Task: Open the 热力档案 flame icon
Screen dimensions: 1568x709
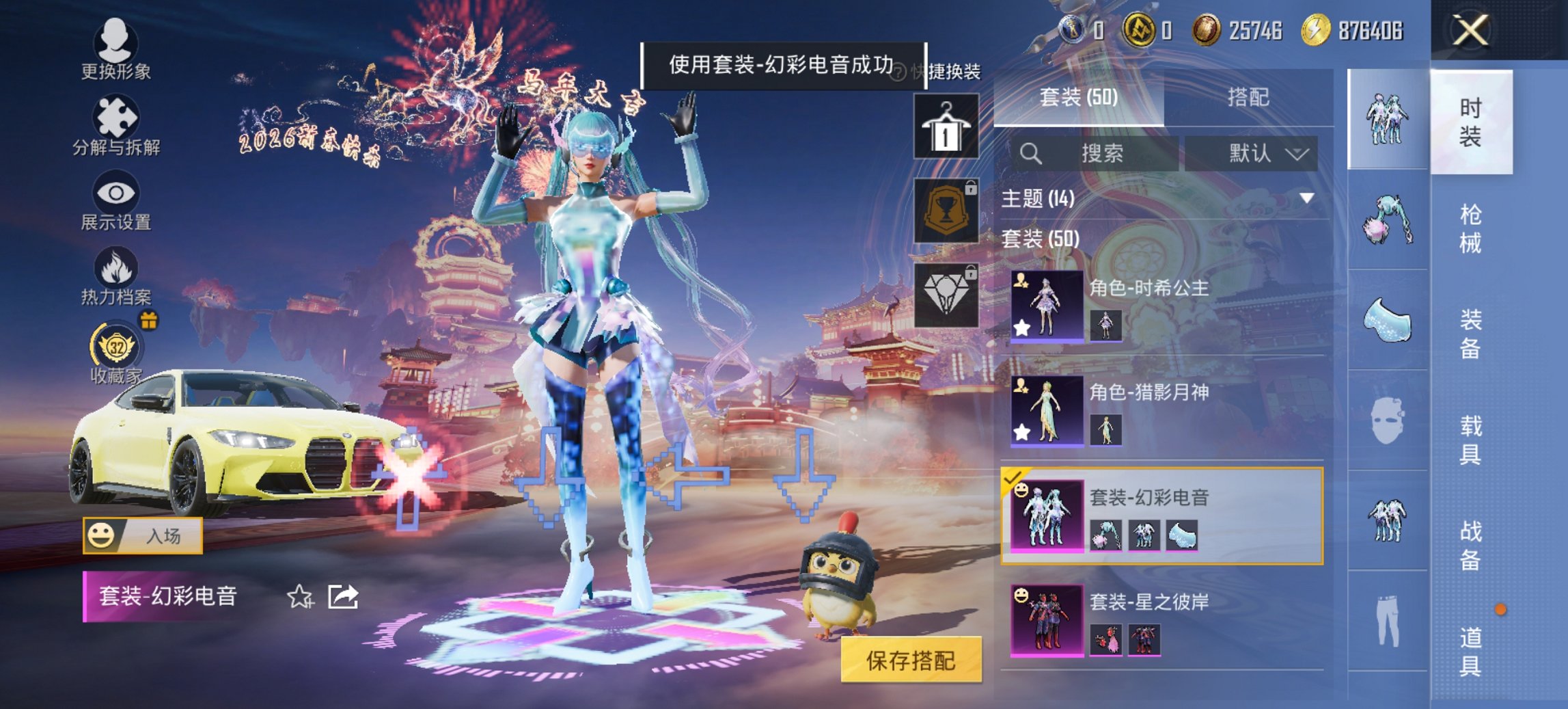Action: pyautogui.click(x=115, y=273)
